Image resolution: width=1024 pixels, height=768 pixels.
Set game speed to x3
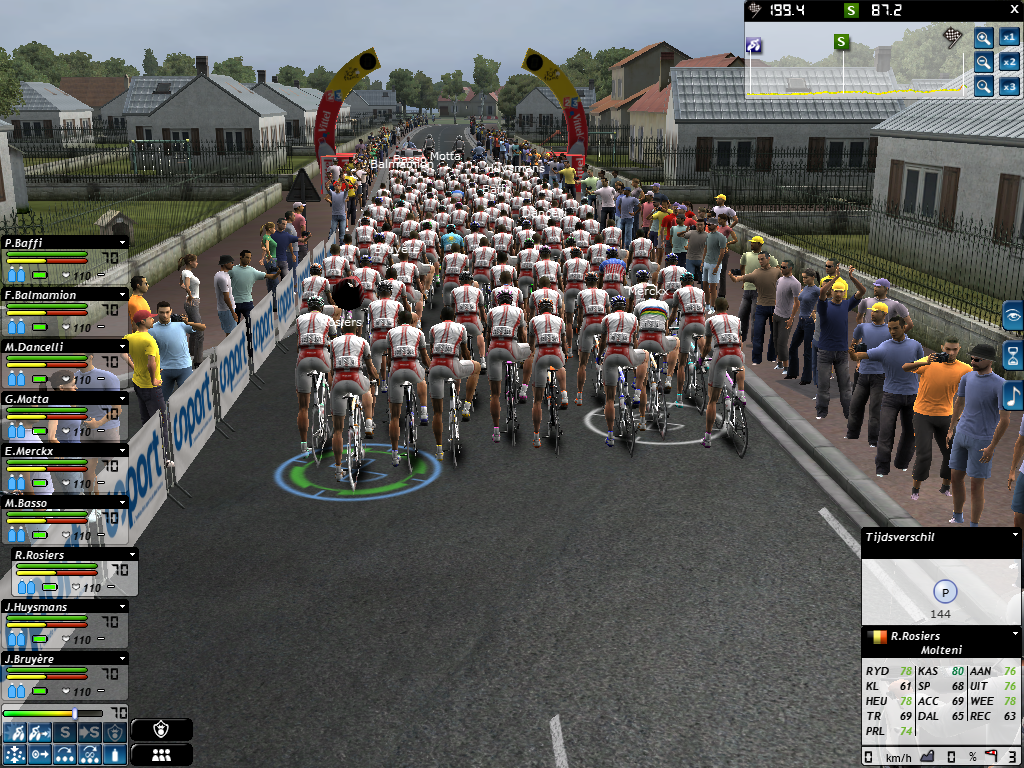click(1009, 86)
